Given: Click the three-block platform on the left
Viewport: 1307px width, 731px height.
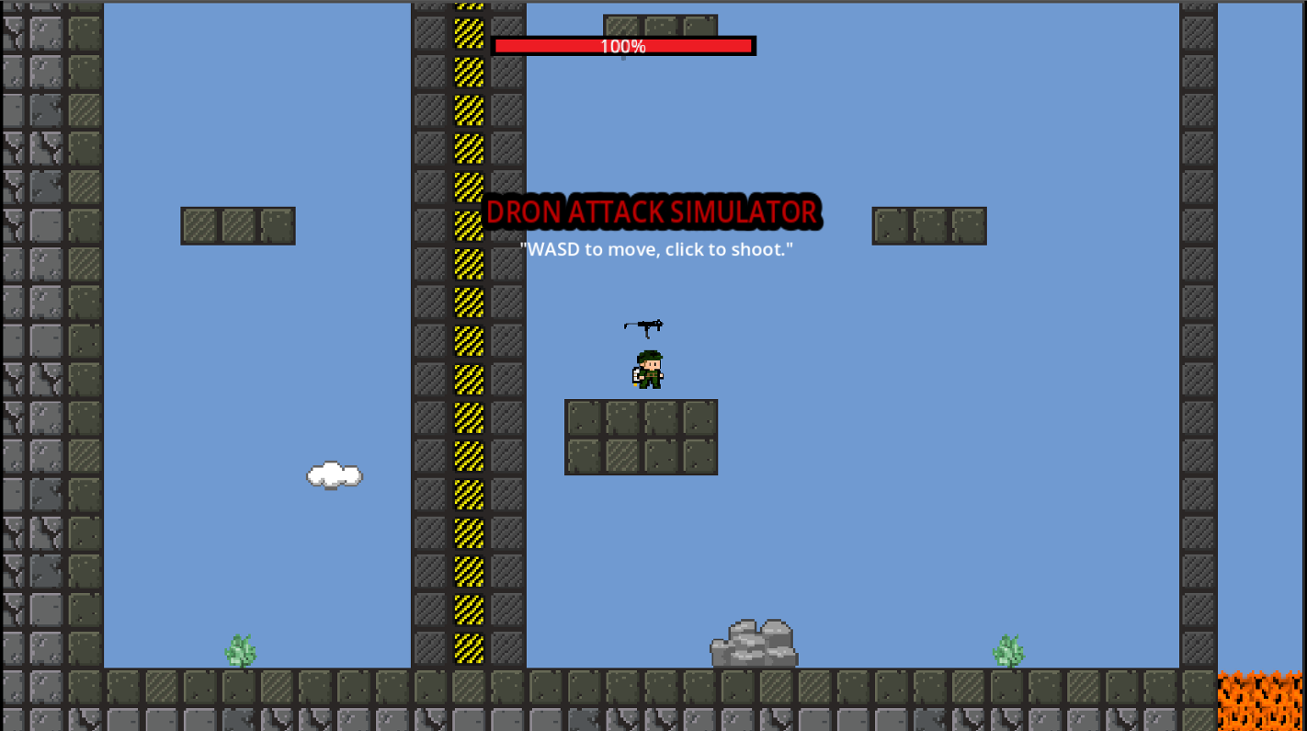Looking at the screenshot, I should (238, 225).
